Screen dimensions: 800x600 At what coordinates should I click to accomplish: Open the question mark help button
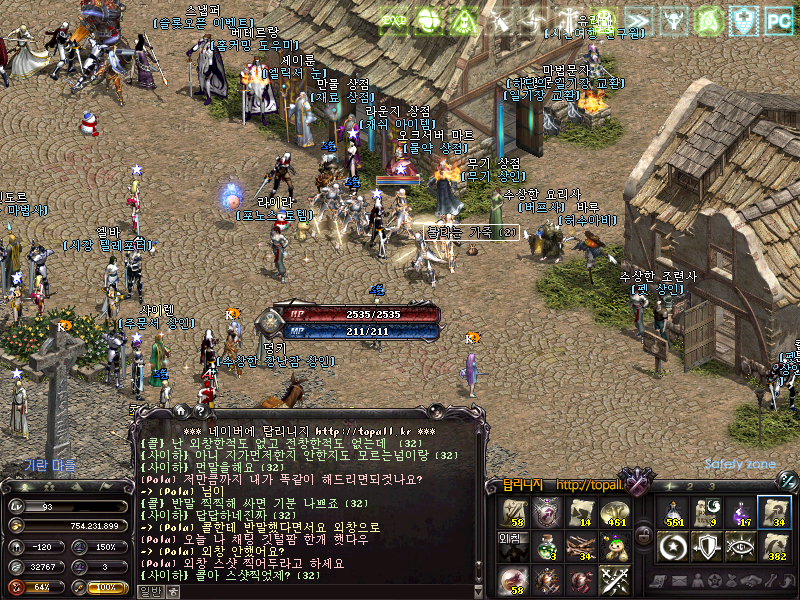[x=200, y=410]
